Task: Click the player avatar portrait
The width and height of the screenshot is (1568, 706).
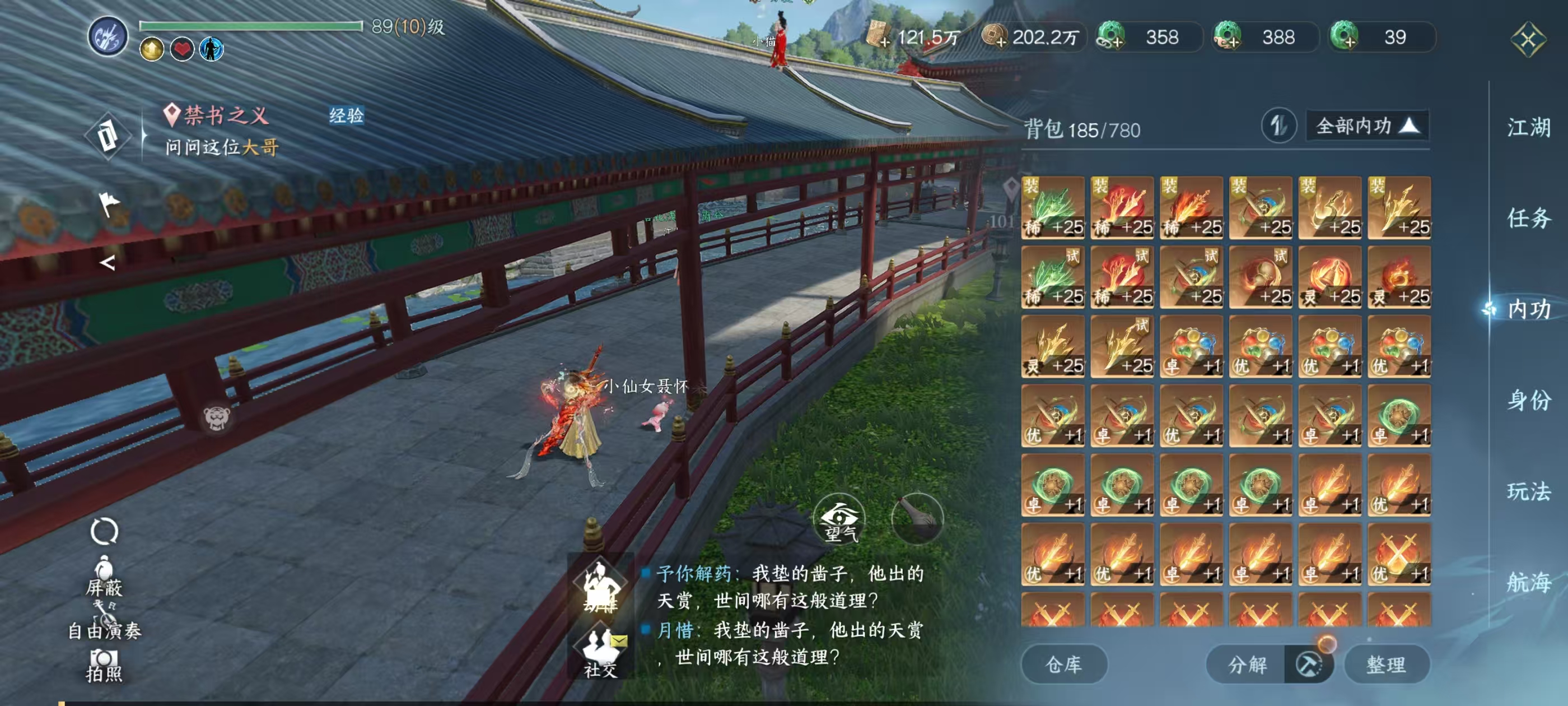Action: (108, 36)
